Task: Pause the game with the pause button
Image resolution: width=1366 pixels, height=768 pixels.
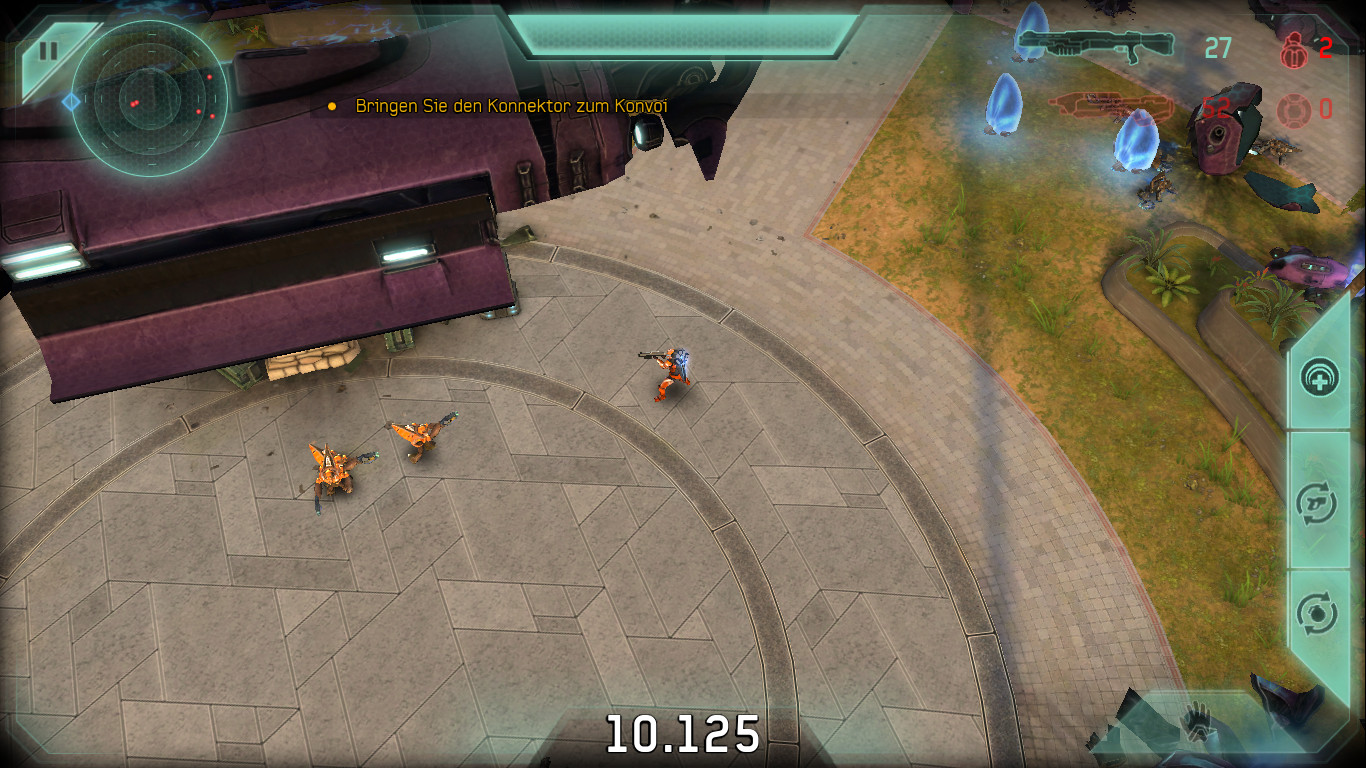Action: (47, 52)
